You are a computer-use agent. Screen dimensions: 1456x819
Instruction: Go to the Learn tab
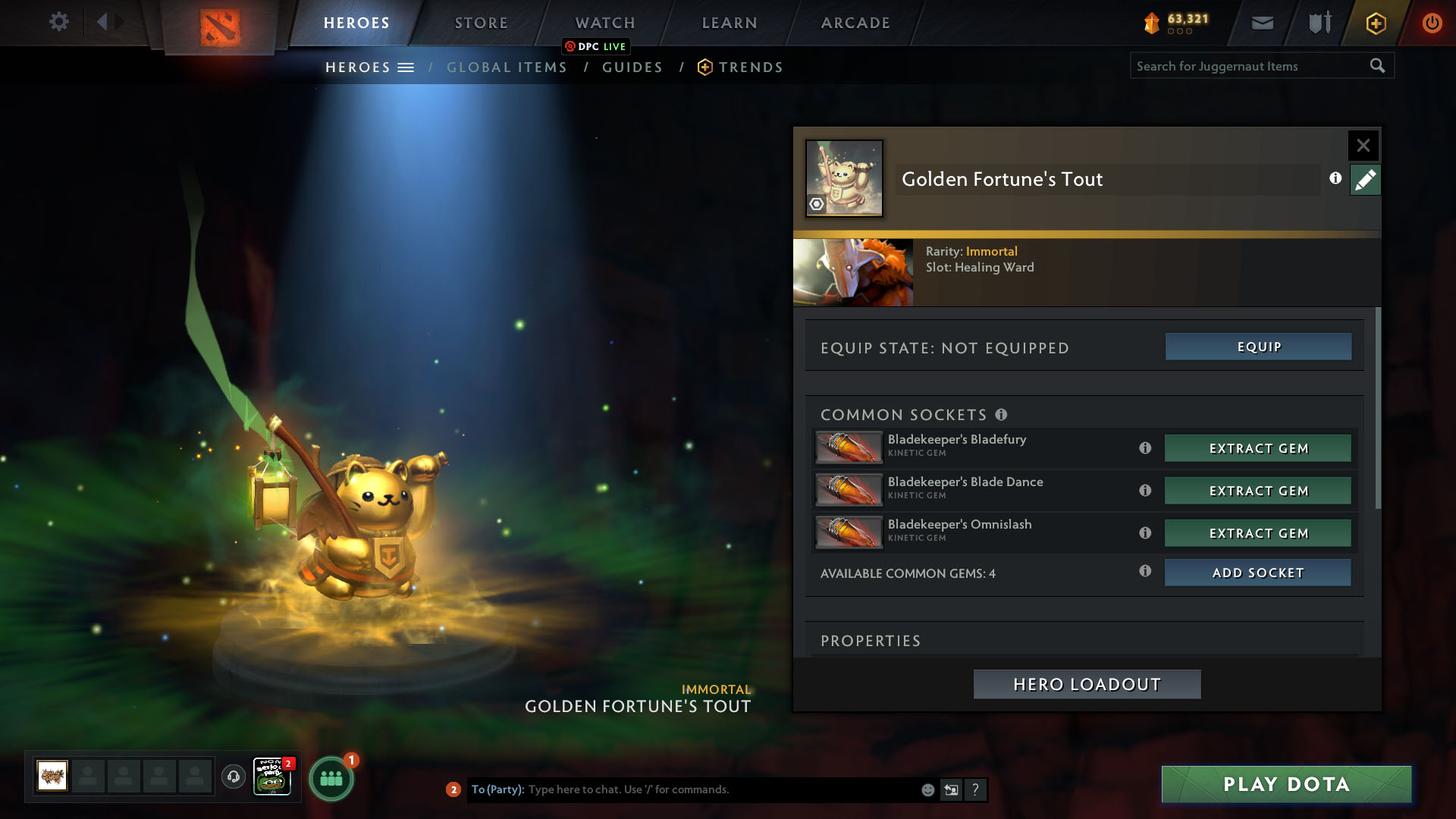point(730,23)
